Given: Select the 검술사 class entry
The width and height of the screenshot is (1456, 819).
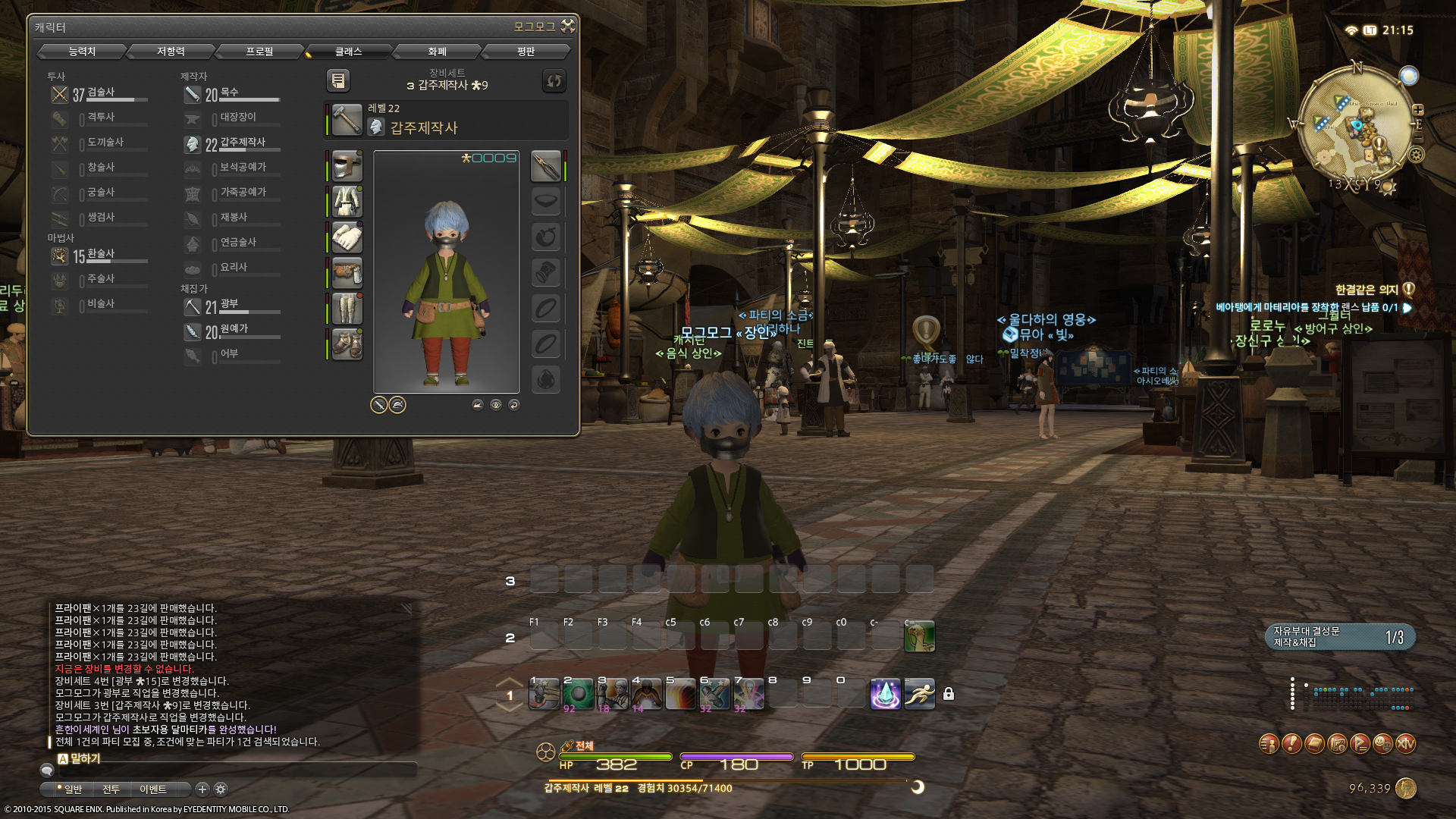Looking at the screenshot, I should click(99, 94).
